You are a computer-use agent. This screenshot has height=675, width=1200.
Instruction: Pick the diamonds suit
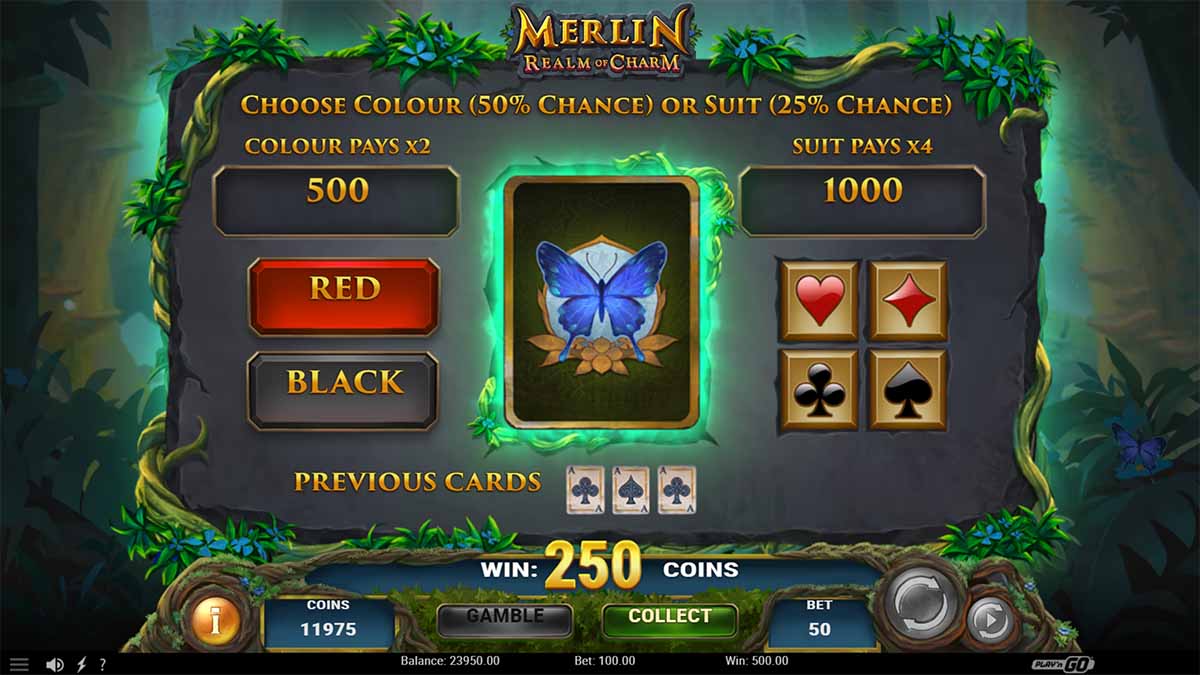907,301
